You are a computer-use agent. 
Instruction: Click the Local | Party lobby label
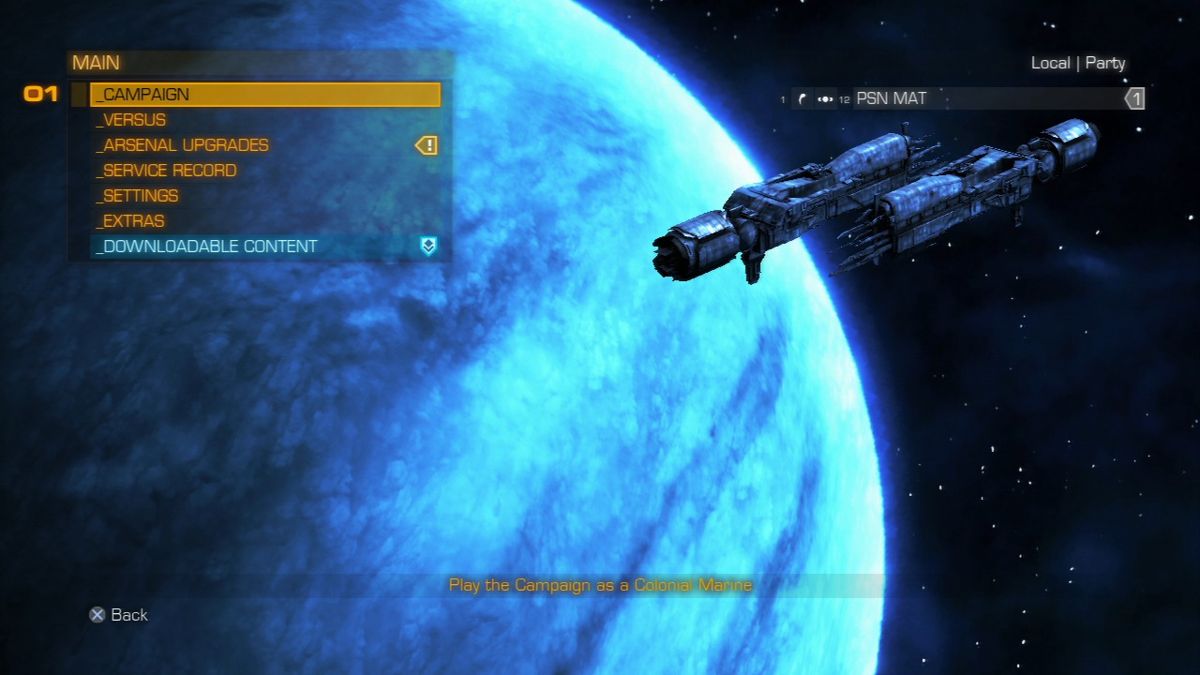pos(1078,63)
